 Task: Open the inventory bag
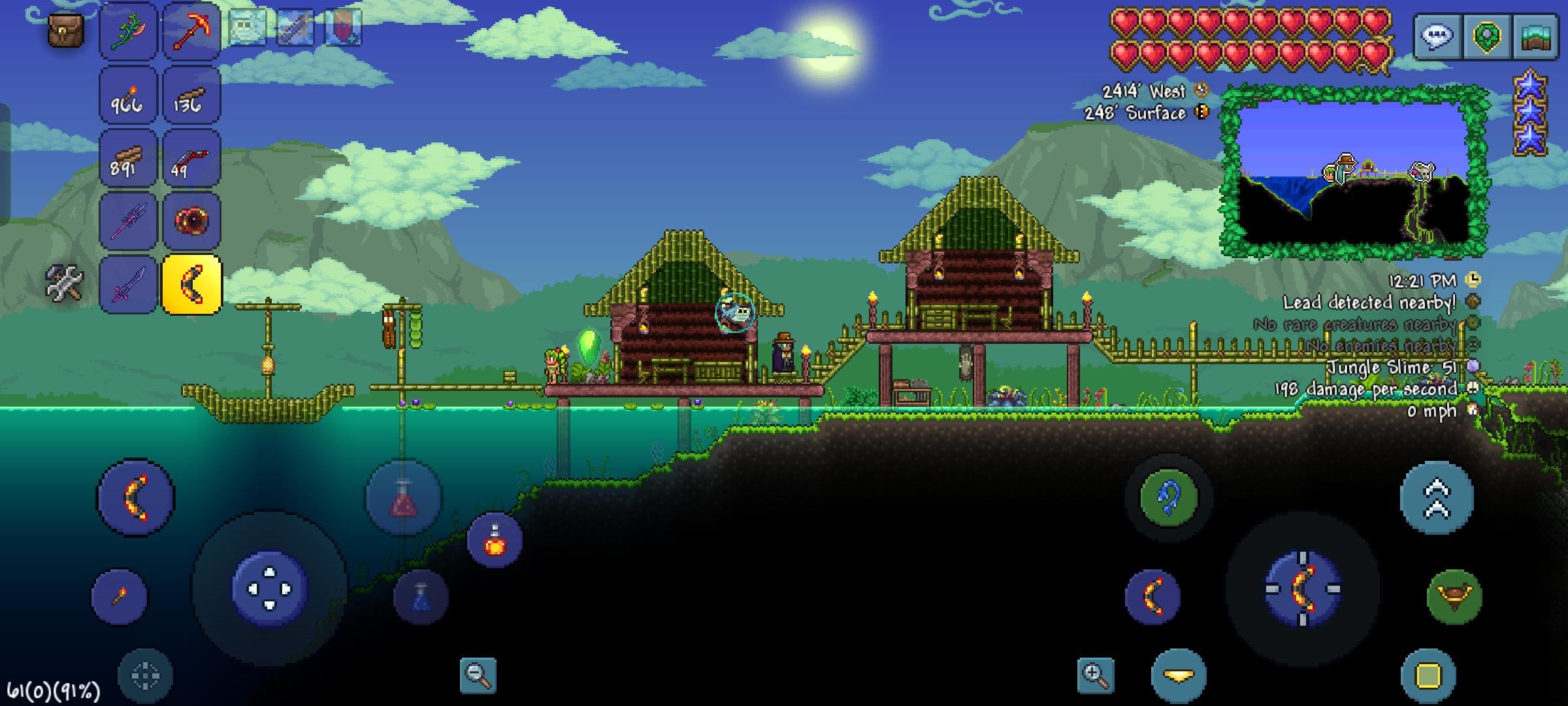click(65, 31)
